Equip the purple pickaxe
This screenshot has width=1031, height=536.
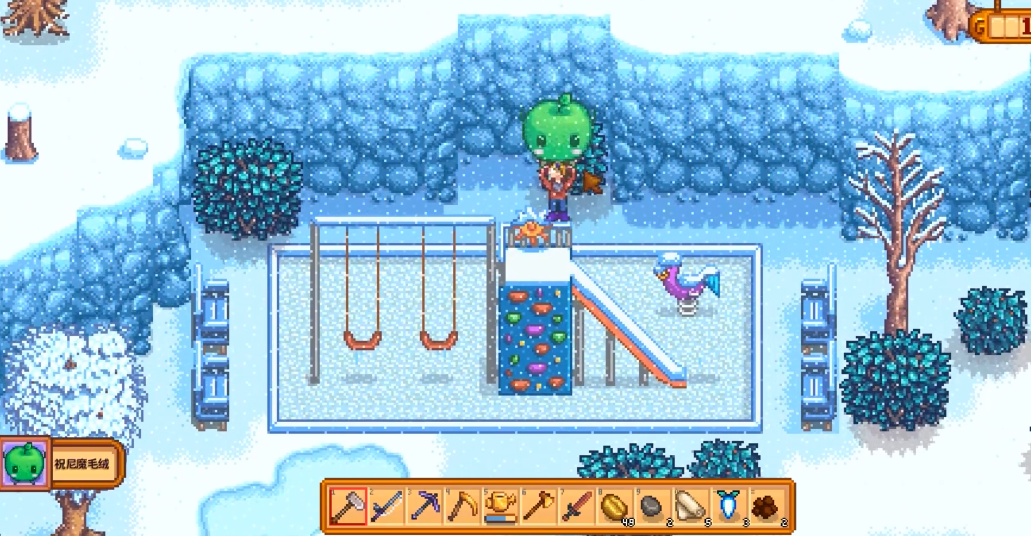pos(425,505)
